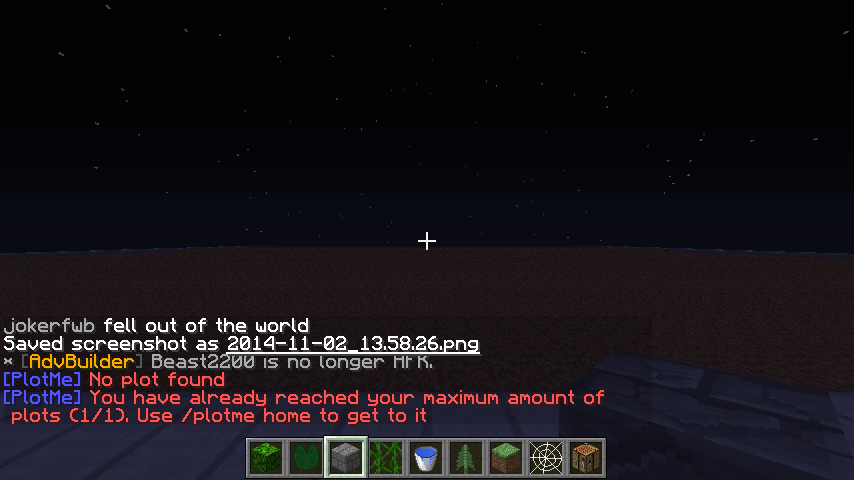This screenshot has height=480, width=854.
Task: Select the water bucket hotbar slot
Action: 426,458
